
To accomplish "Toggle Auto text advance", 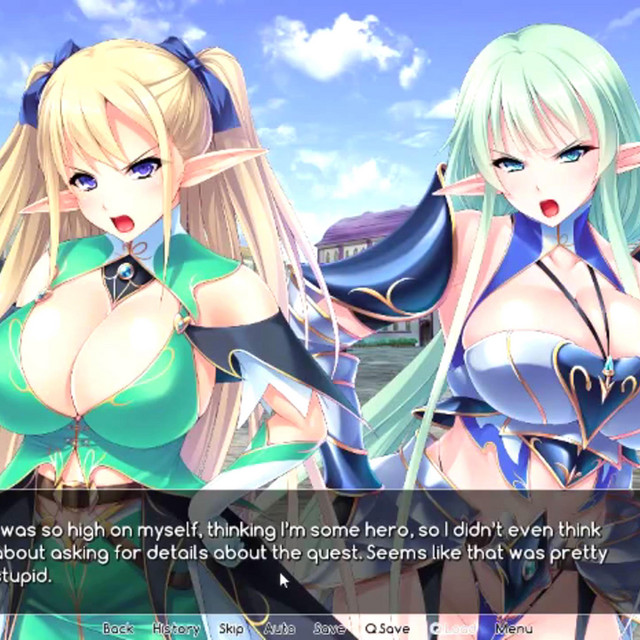I will point(279,628).
